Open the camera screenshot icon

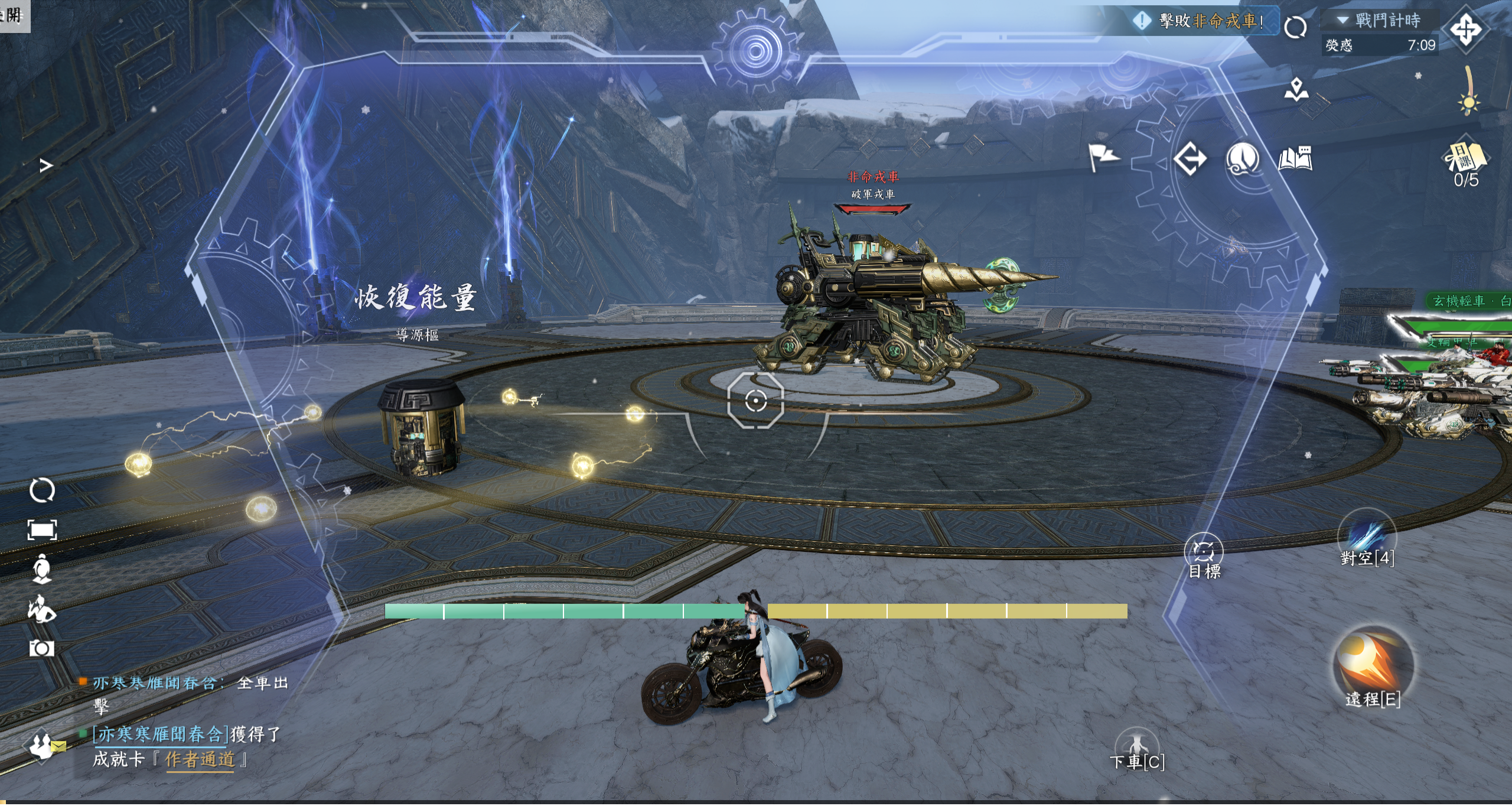tap(41, 648)
